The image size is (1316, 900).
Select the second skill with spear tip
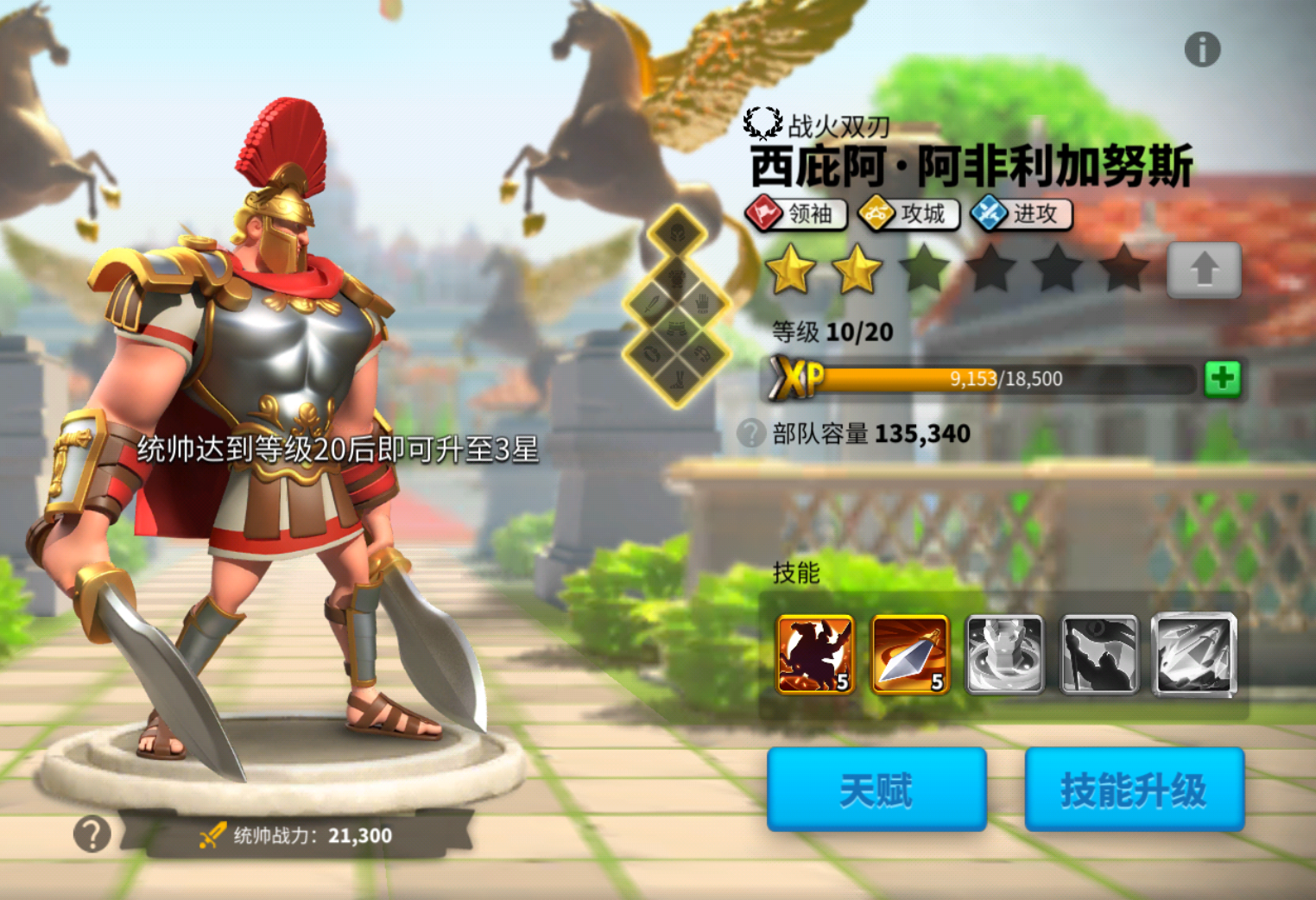(910, 655)
